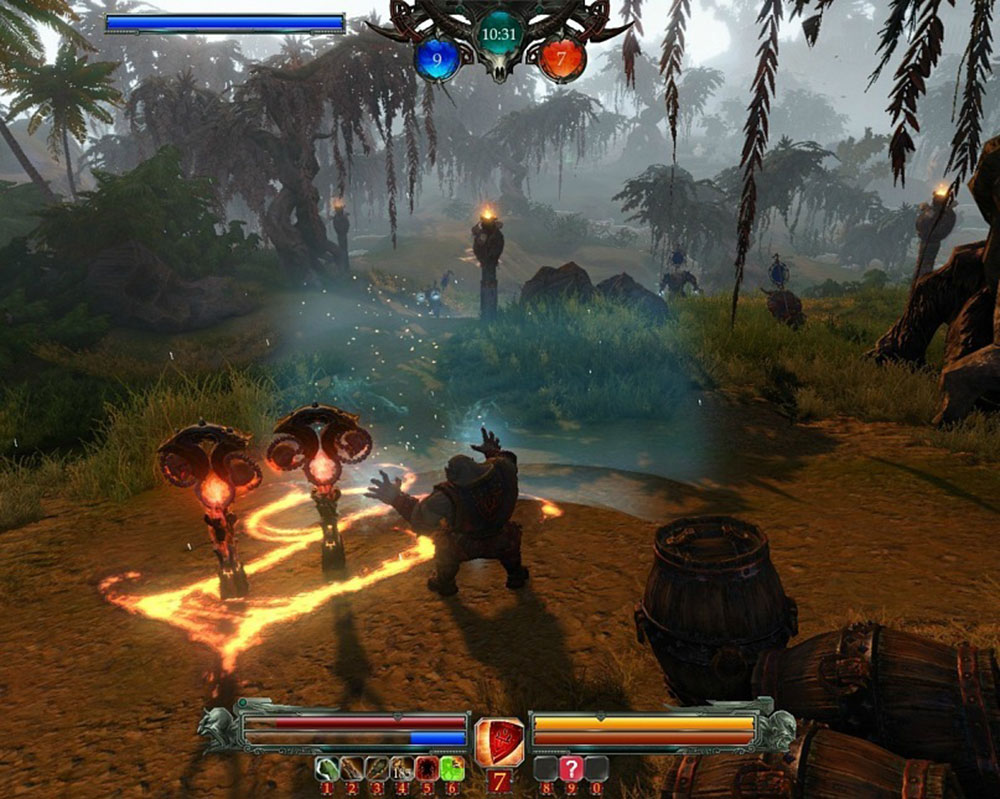Screen dimensions: 1000x799
Task: Activate the green claw ability in slot 1
Action: click(327, 768)
